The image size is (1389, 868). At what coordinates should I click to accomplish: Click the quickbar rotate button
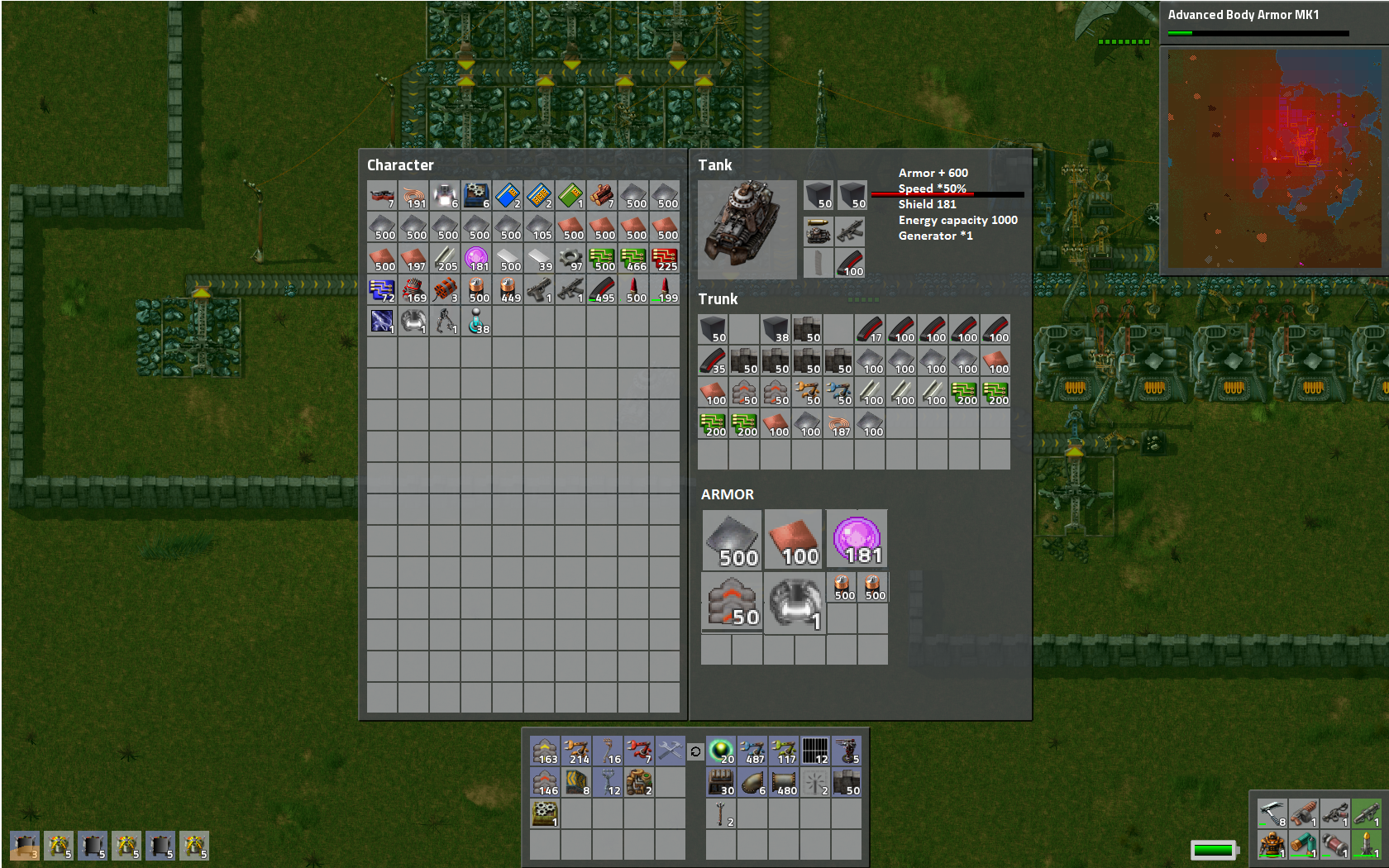[695, 751]
